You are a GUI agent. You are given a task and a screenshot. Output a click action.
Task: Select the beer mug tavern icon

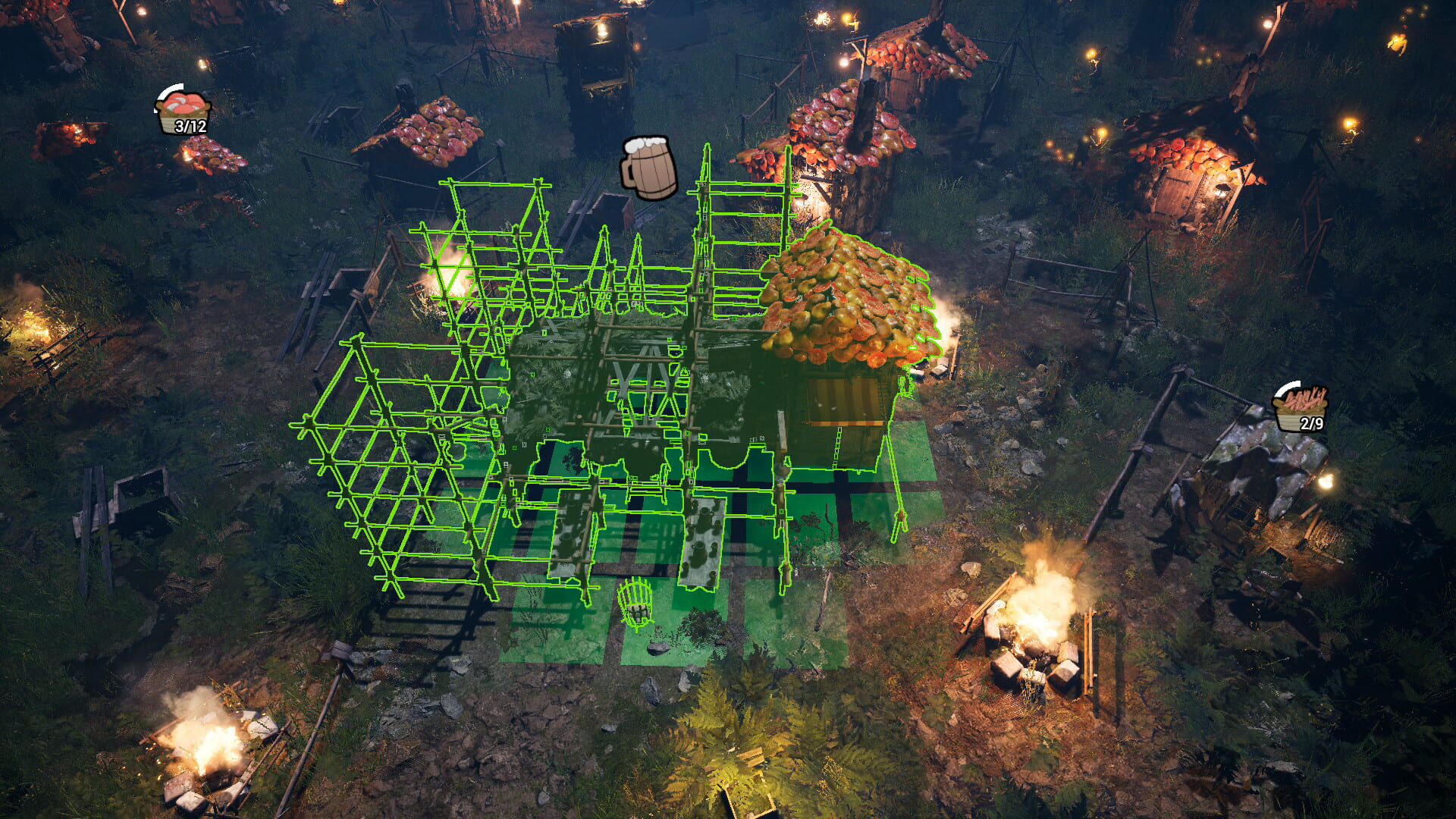pos(648,167)
